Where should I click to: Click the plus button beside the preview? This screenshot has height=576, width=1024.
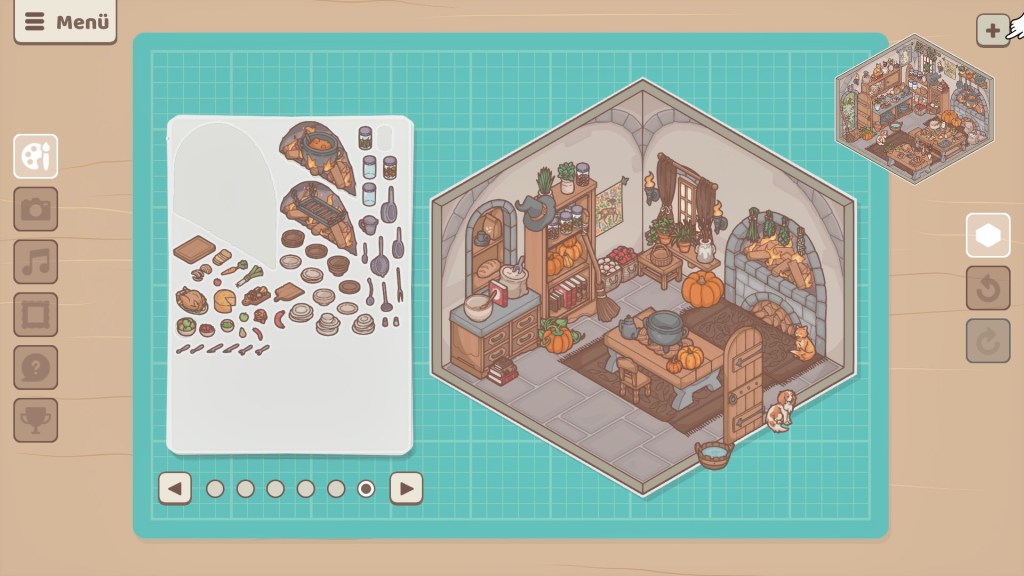pyautogui.click(x=992, y=30)
